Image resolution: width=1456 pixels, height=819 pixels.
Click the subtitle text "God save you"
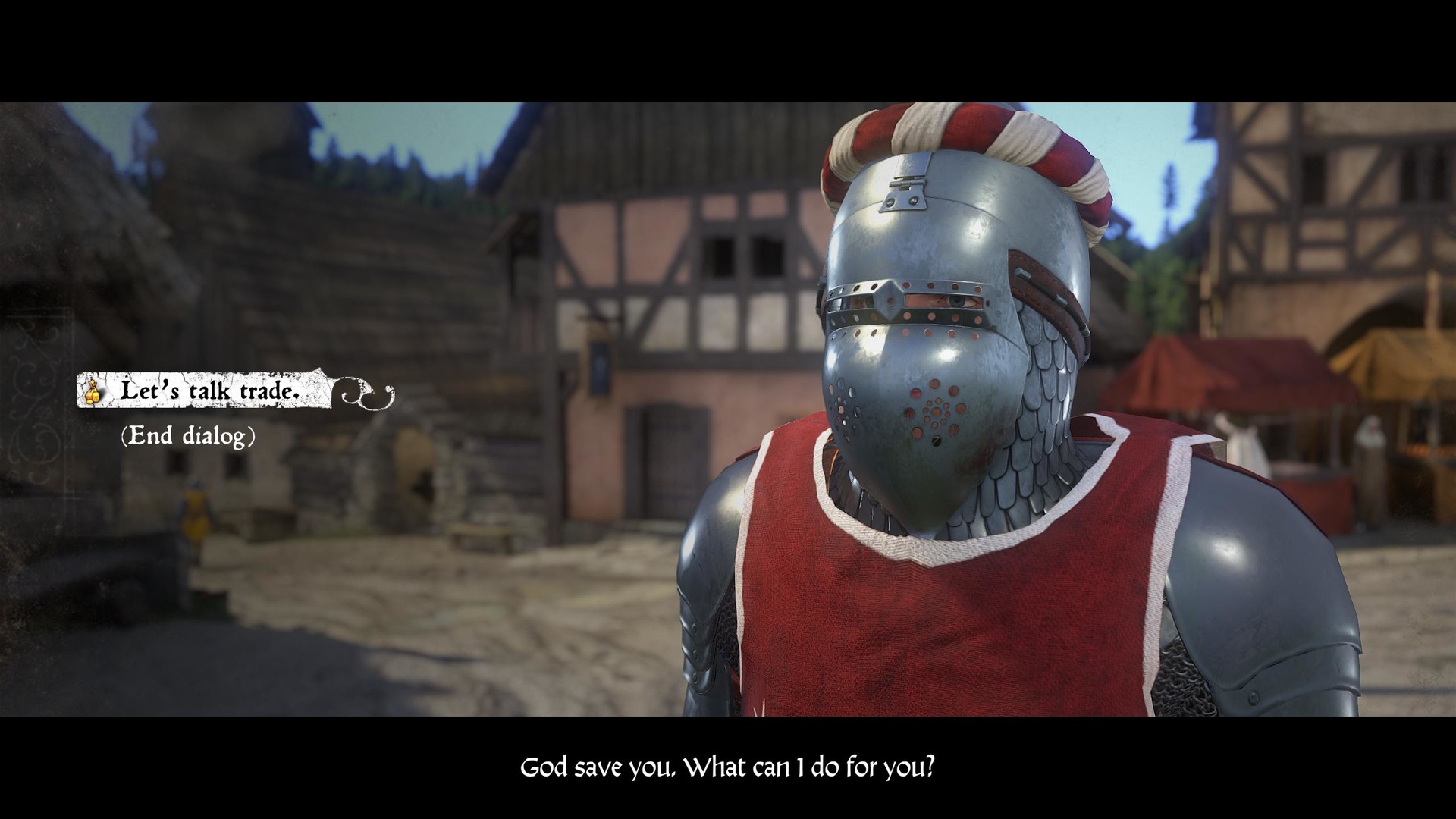click(x=599, y=767)
